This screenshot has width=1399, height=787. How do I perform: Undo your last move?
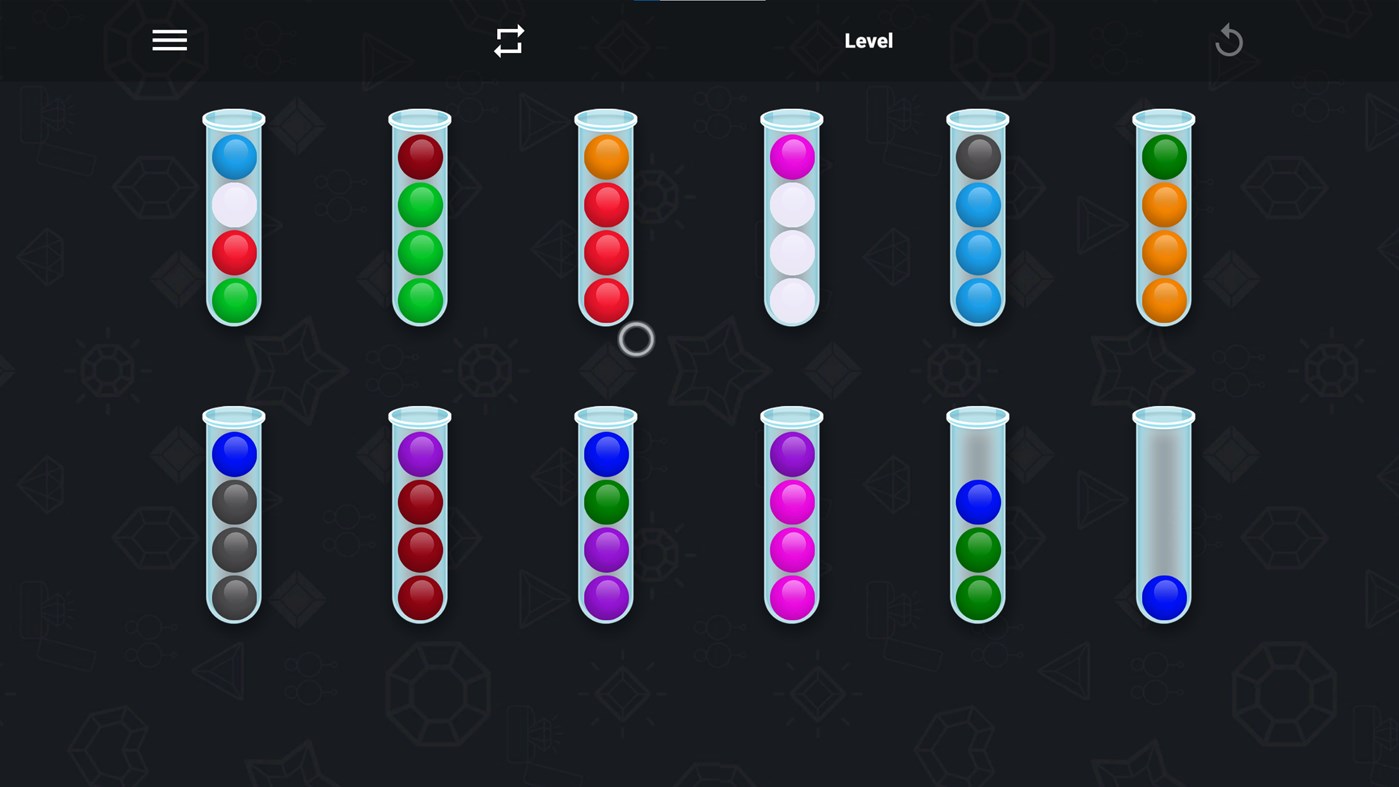click(1229, 40)
